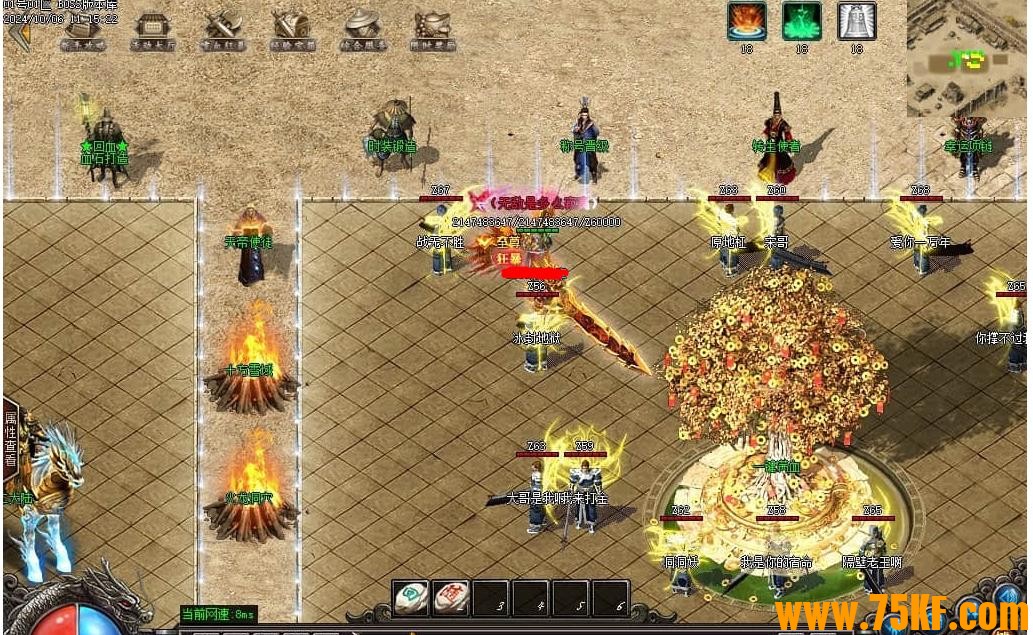The image size is (1033, 635).
Task: Open the 属性查看 side tab
Action: point(11,440)
